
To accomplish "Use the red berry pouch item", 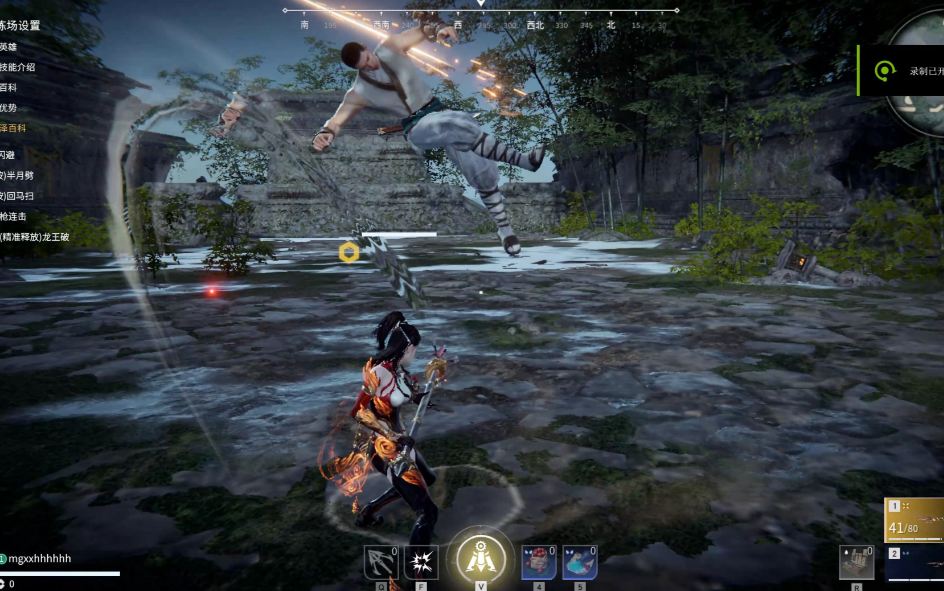I will tap(539, 563).
